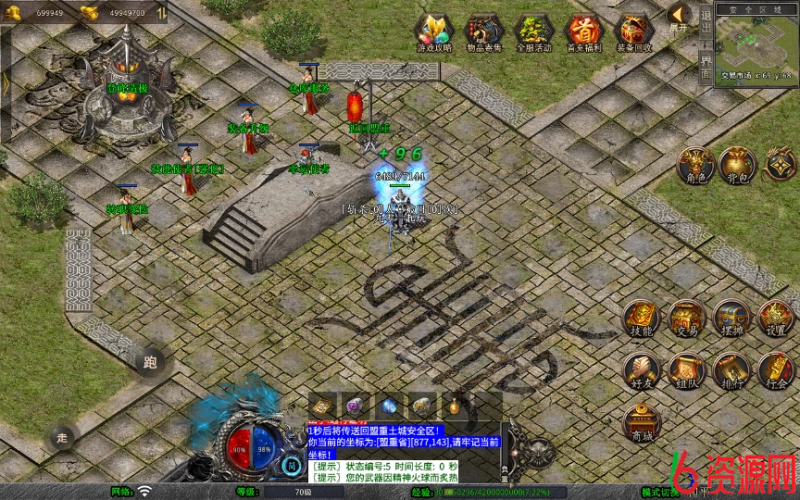This screenshot has width=800, height=500.
Task: Click the 展开 expand arrow button
Action: (679, 17)
